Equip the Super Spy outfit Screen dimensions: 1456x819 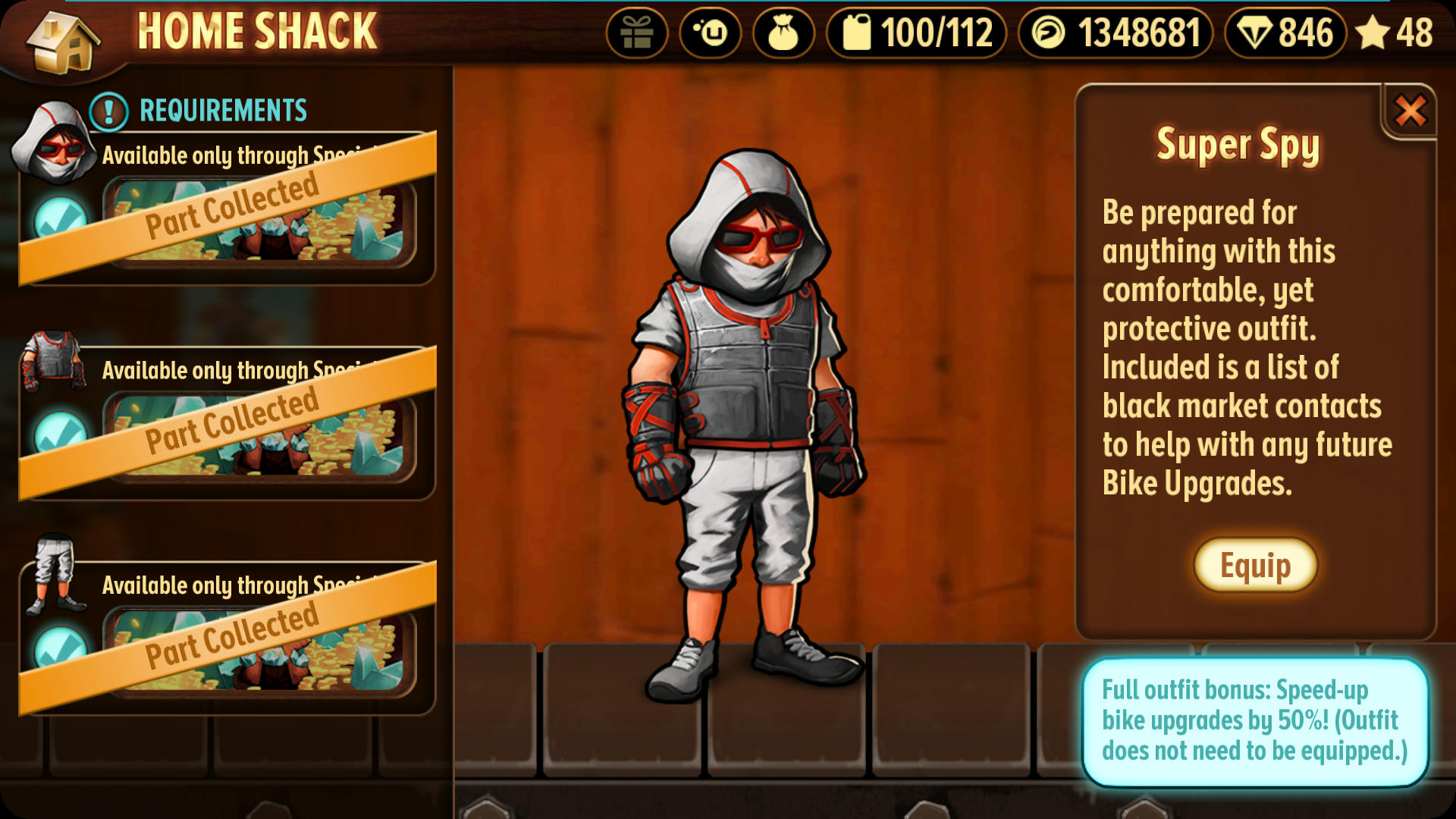(x=1255, y=566)
